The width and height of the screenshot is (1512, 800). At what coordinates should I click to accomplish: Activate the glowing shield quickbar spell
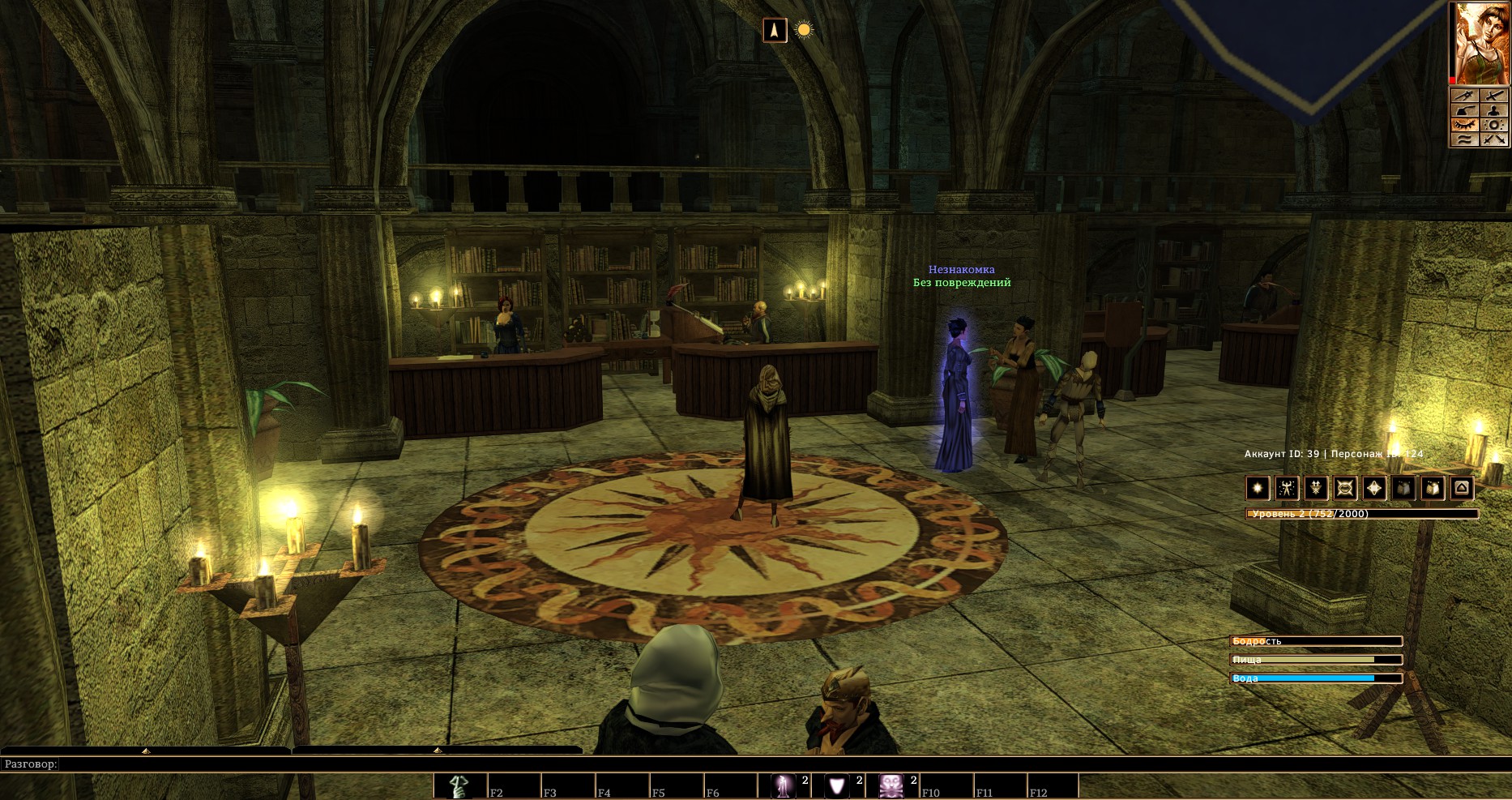tap(838, 786)
